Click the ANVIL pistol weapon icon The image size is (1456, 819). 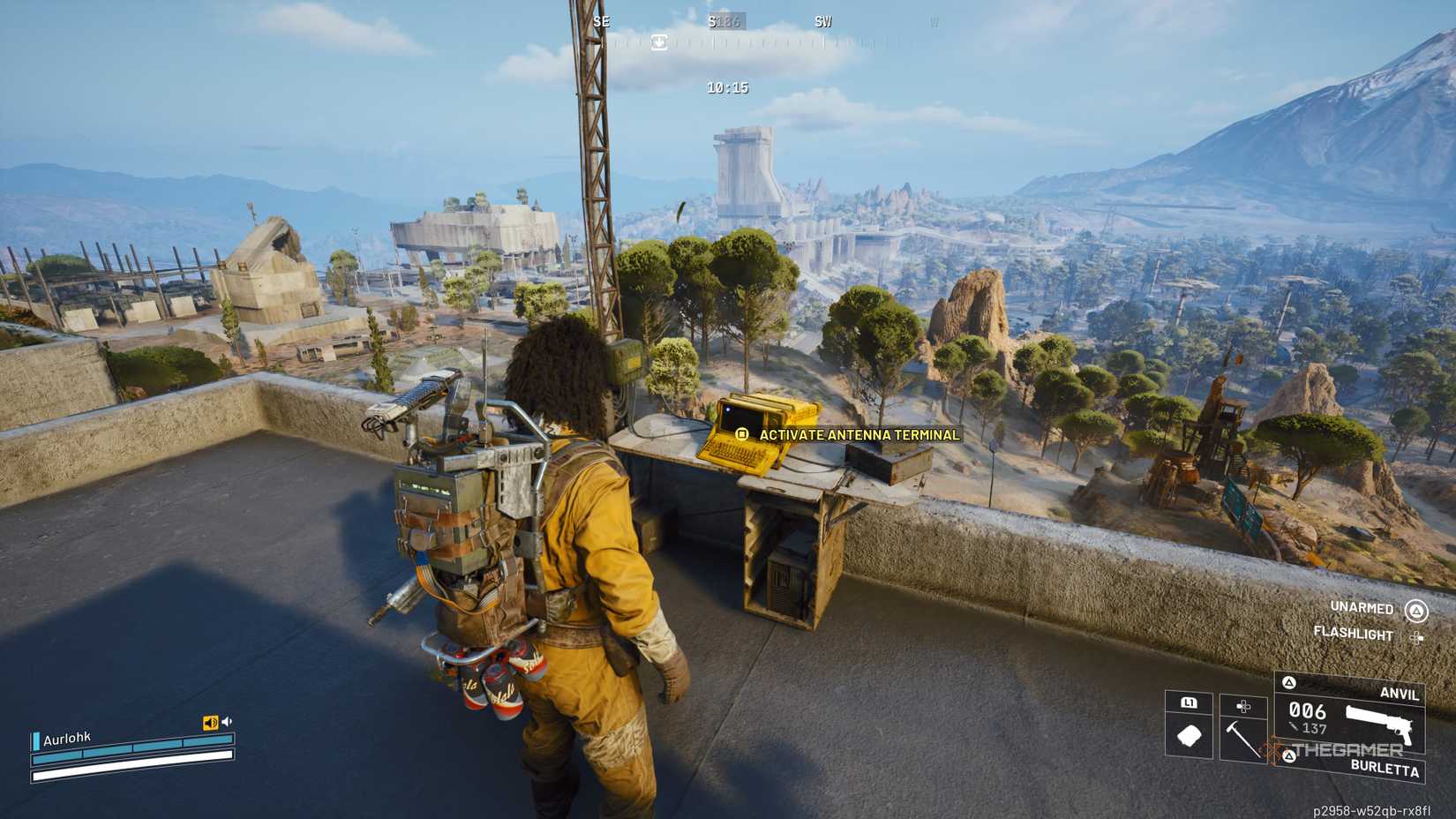(1377, 725)
